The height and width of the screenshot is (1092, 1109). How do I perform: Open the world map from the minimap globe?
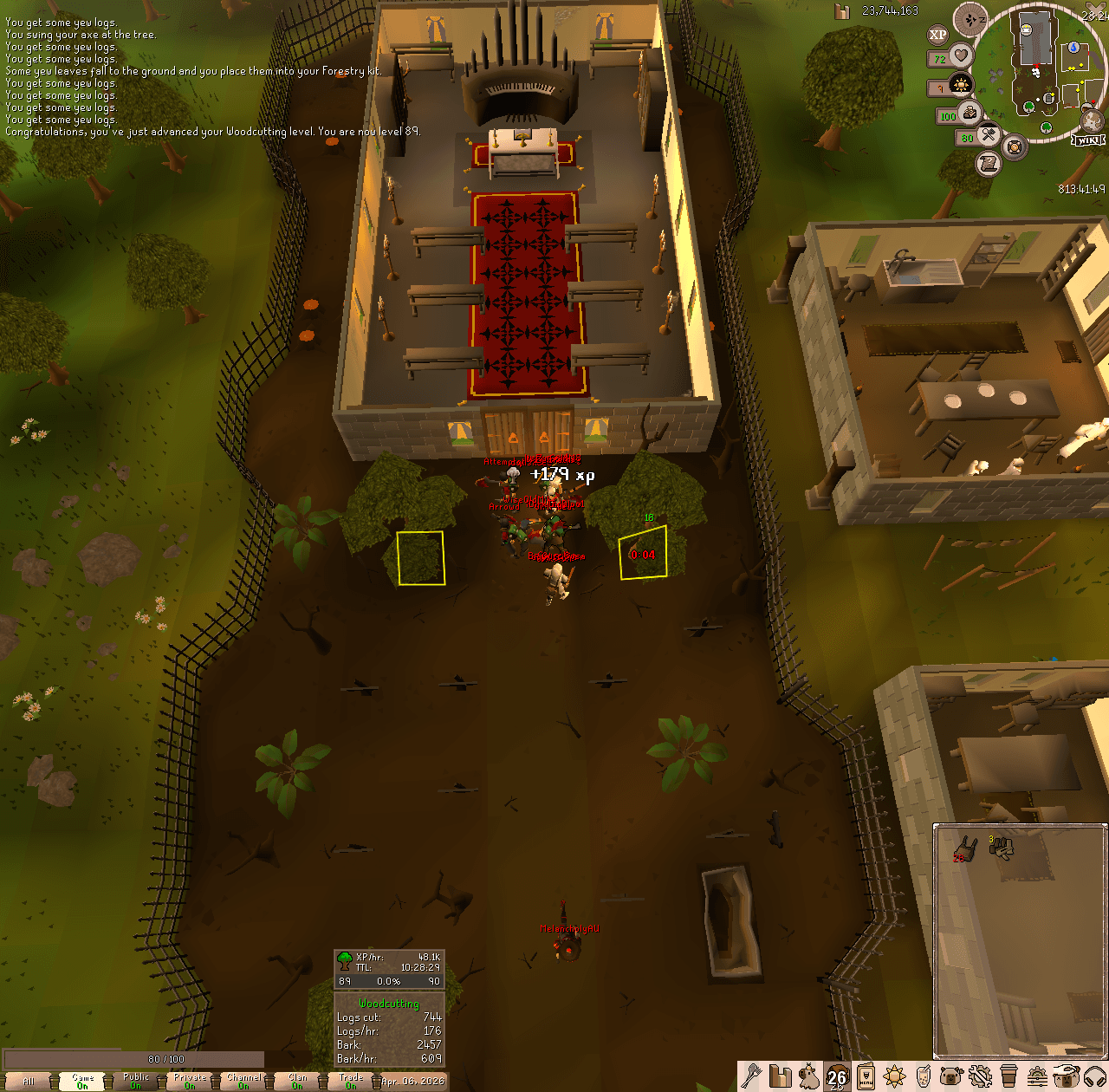pos(1090,121)
